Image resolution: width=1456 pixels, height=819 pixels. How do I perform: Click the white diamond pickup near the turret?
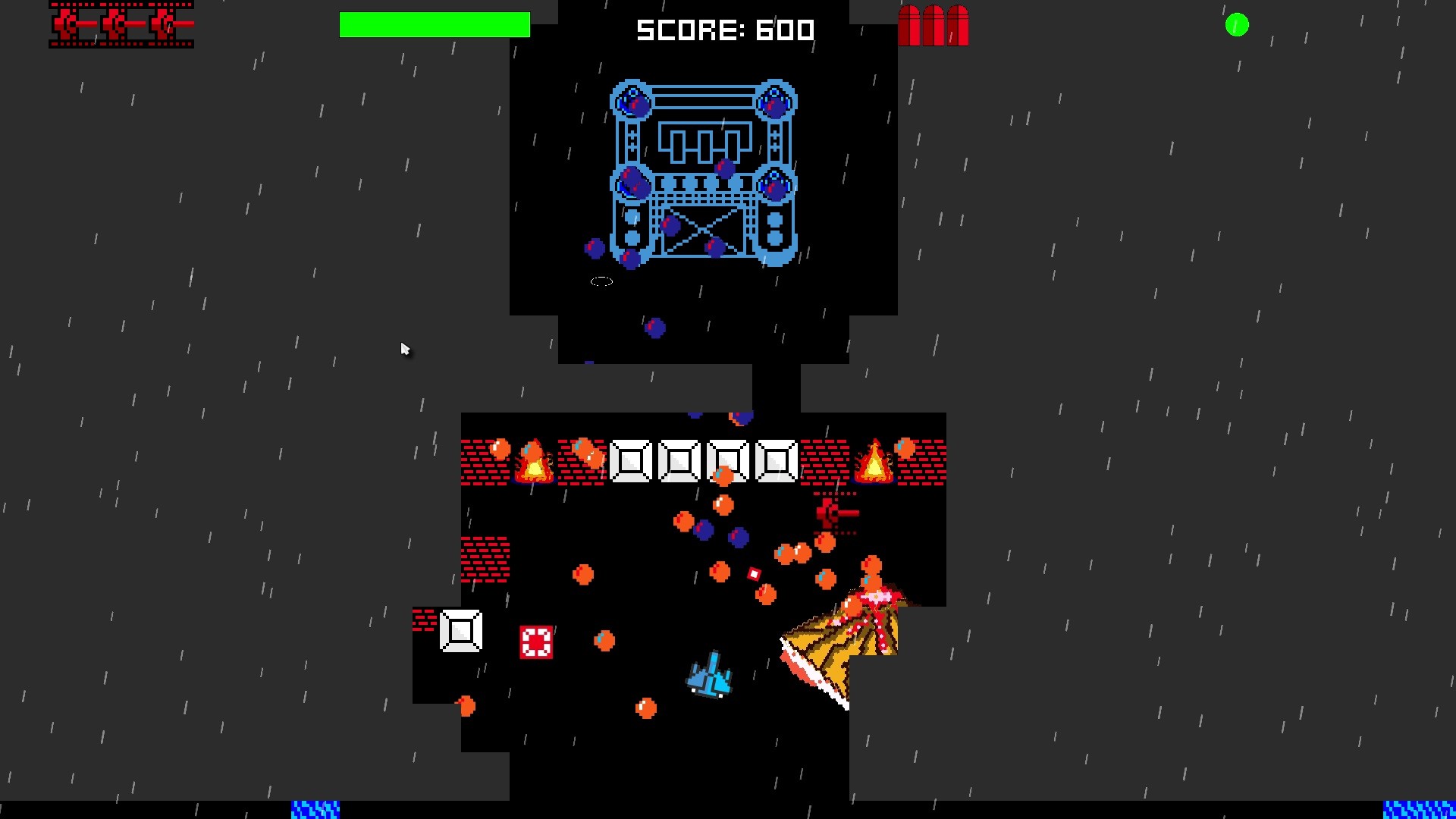coord(753,573)
